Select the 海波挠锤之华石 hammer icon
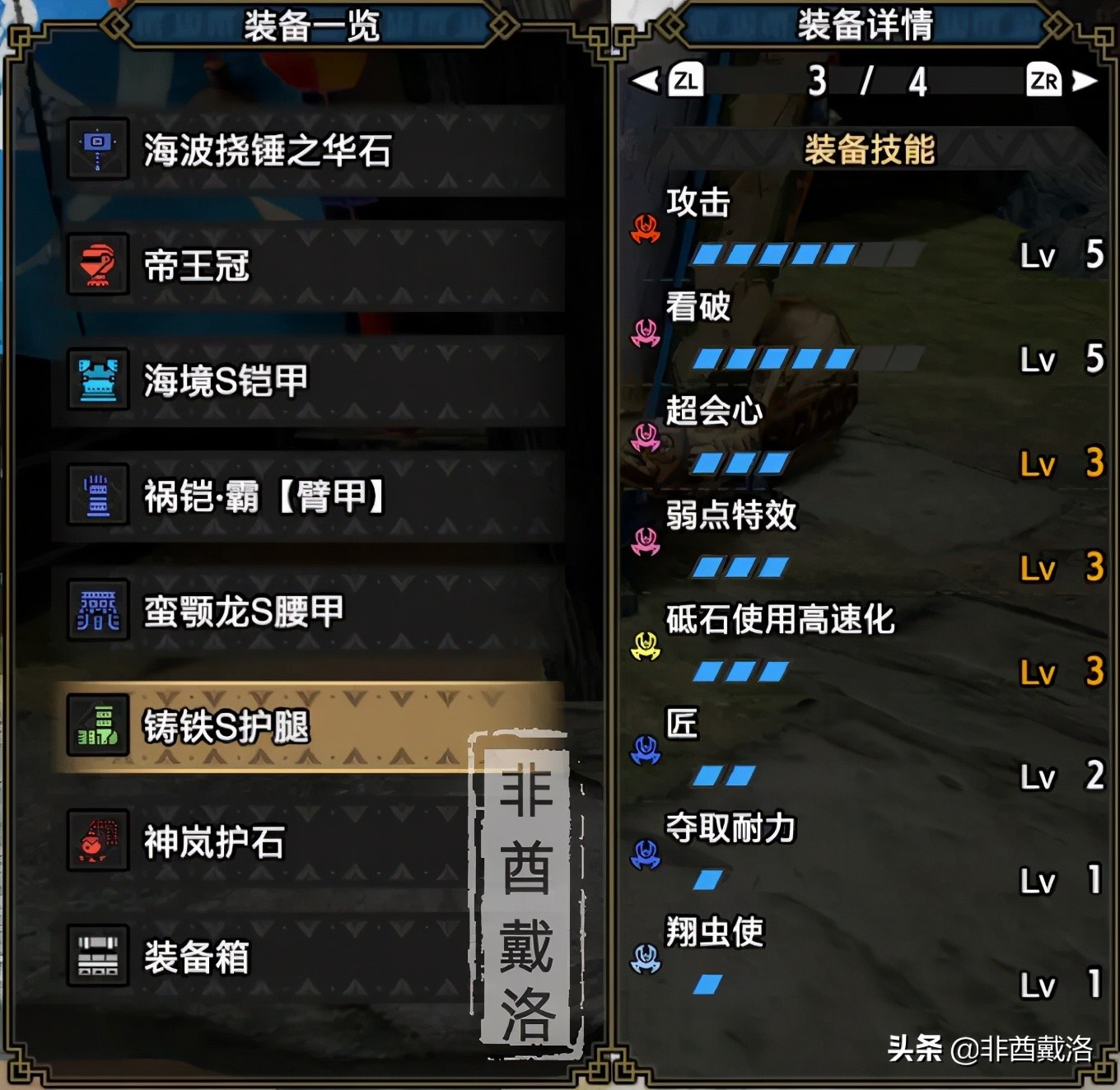 click(x=99, y=150)
